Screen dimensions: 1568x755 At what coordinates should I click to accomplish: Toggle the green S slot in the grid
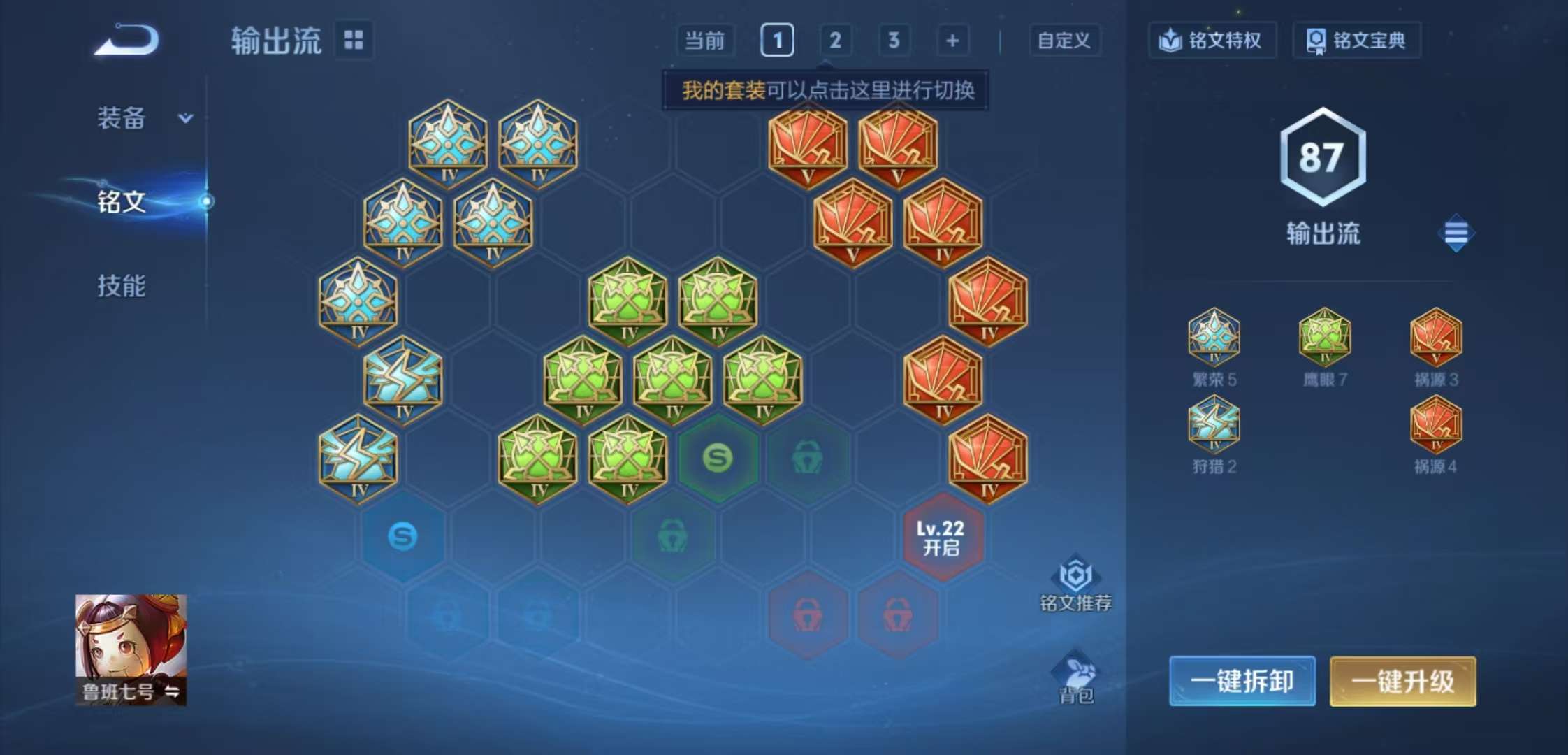722,458
